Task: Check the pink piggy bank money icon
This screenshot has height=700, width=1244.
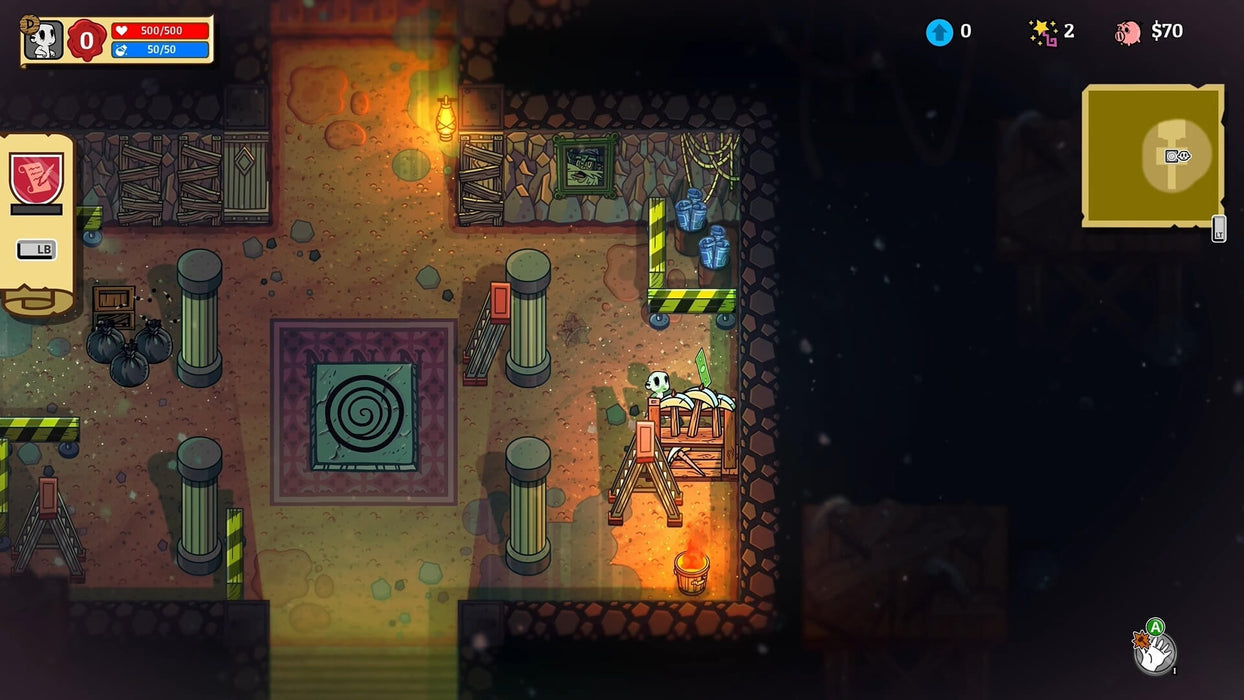Action: (1128, 32)
